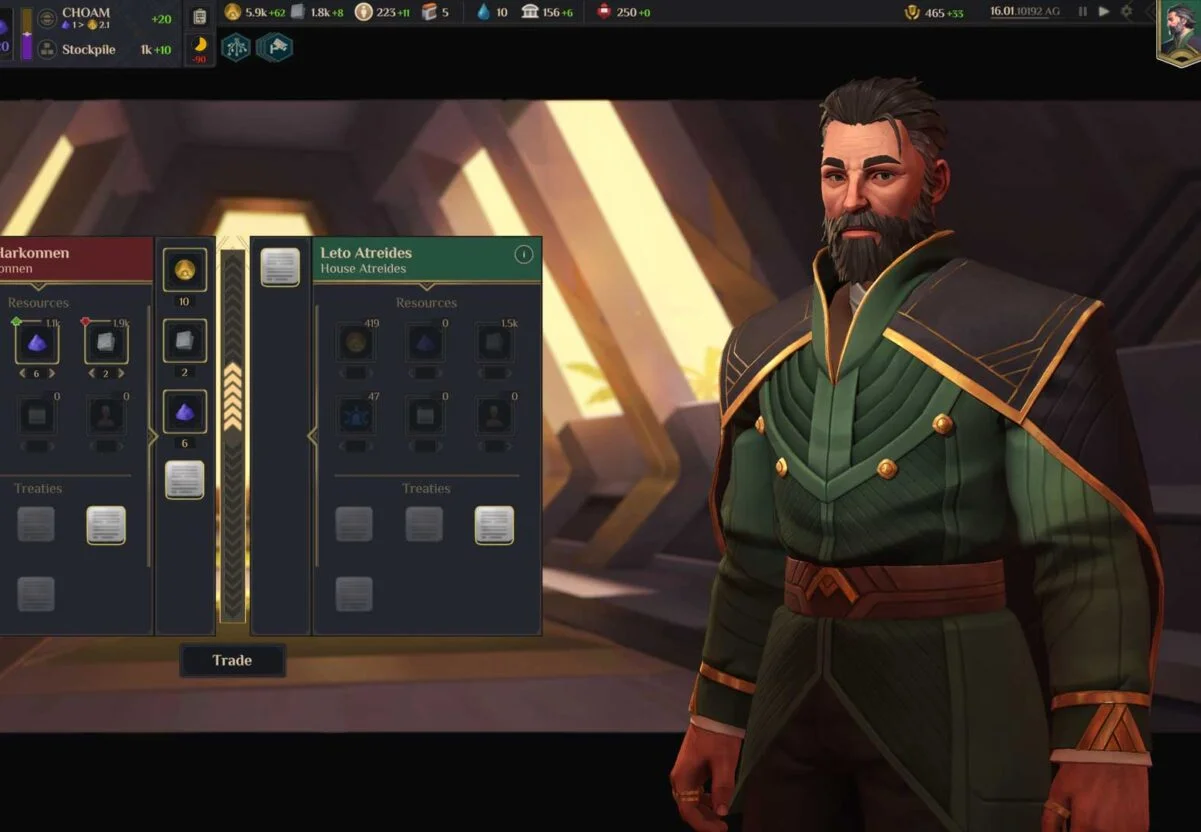
Task: Remove the offered spice from the trade
Action: coord(185,411)
